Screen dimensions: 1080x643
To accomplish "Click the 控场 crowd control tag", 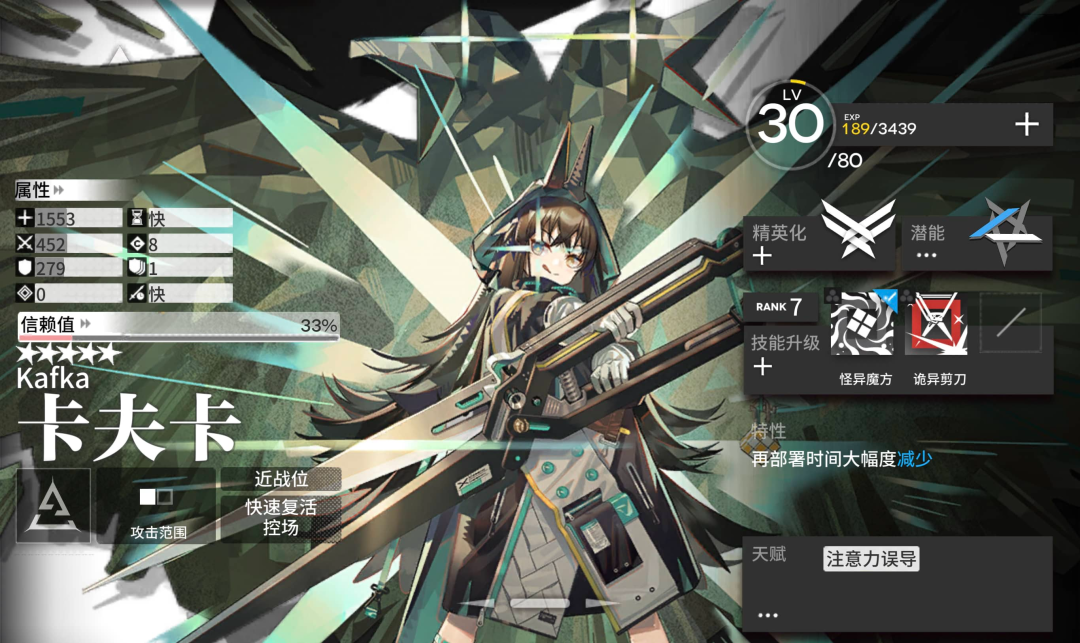I will pos(280,528).
